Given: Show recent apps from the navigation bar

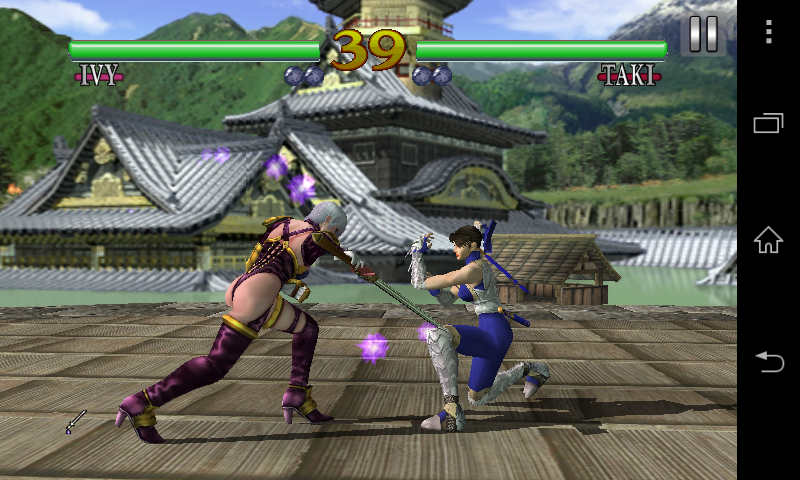Looking at the screenshot, I should coord(768,123).
